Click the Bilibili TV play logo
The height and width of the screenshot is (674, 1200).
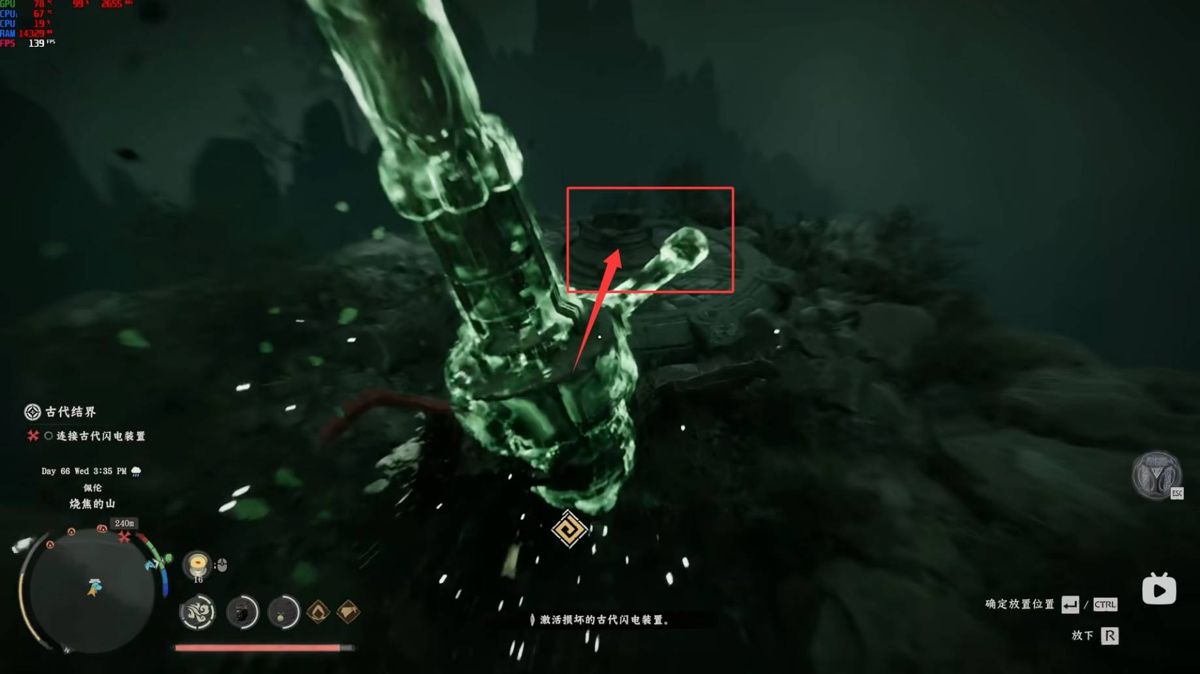tap(1158, 590)
